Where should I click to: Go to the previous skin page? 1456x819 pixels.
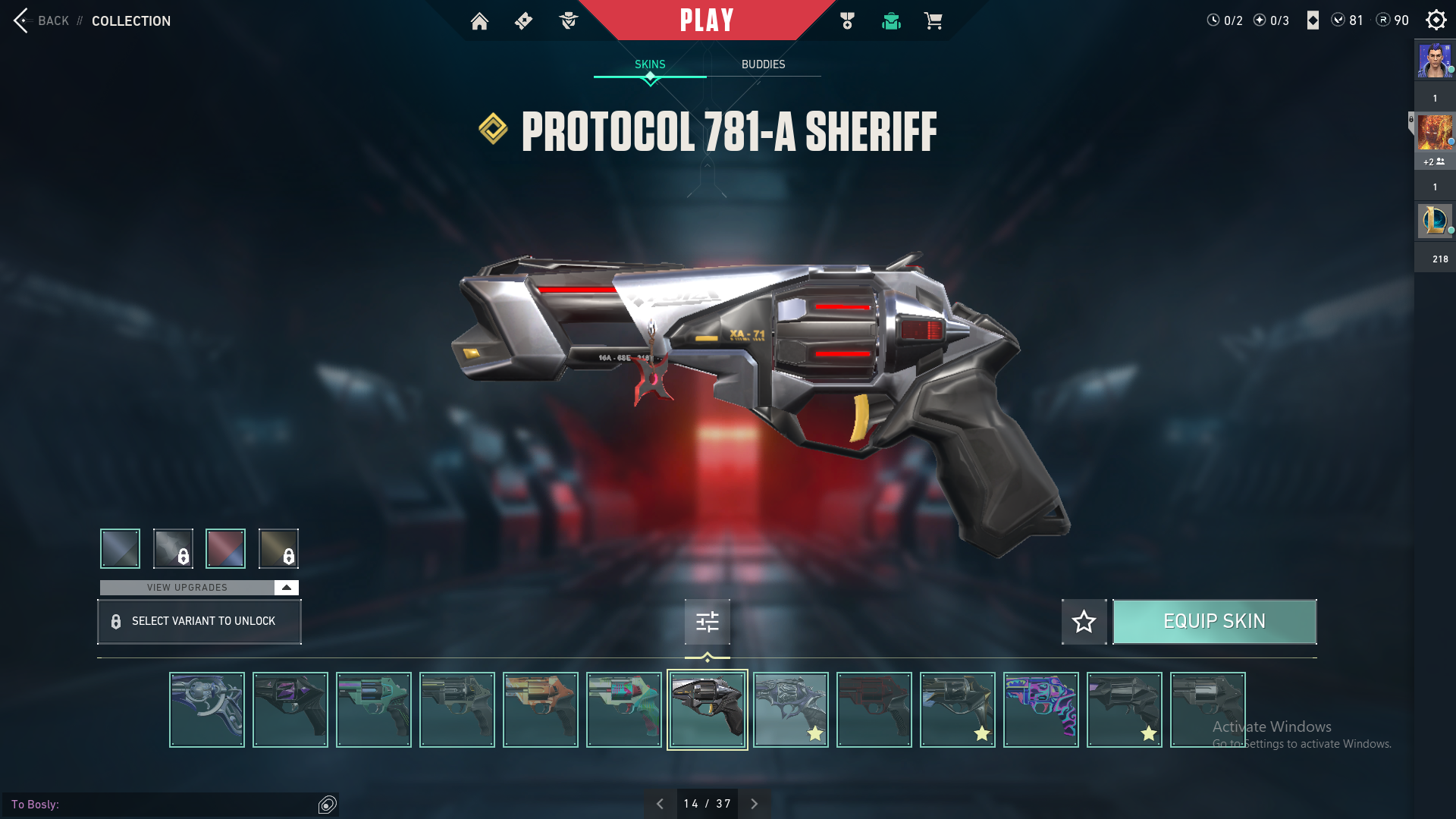tap(660, 804)
